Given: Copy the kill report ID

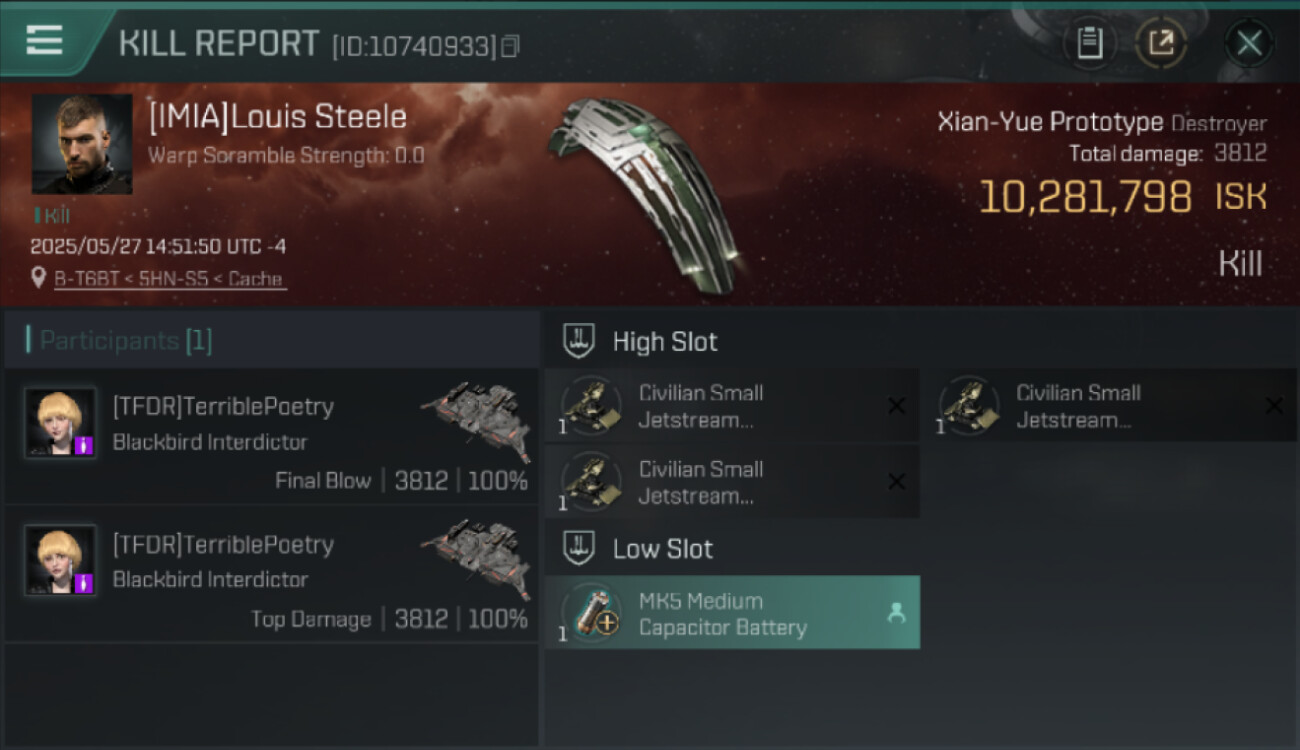Looking at the screenshot, I should pos(511,46).
